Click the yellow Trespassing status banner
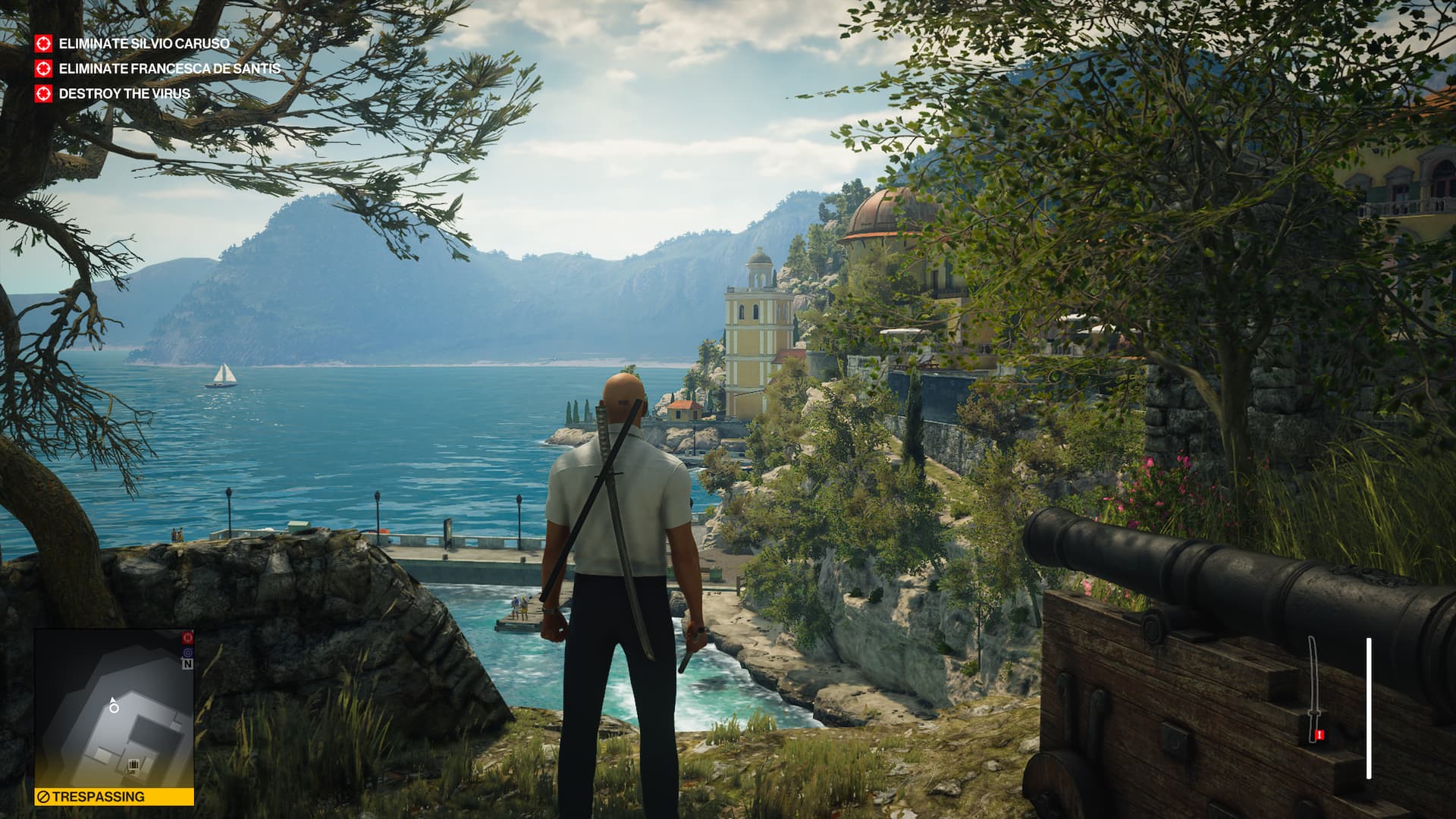 click(114, 797)
